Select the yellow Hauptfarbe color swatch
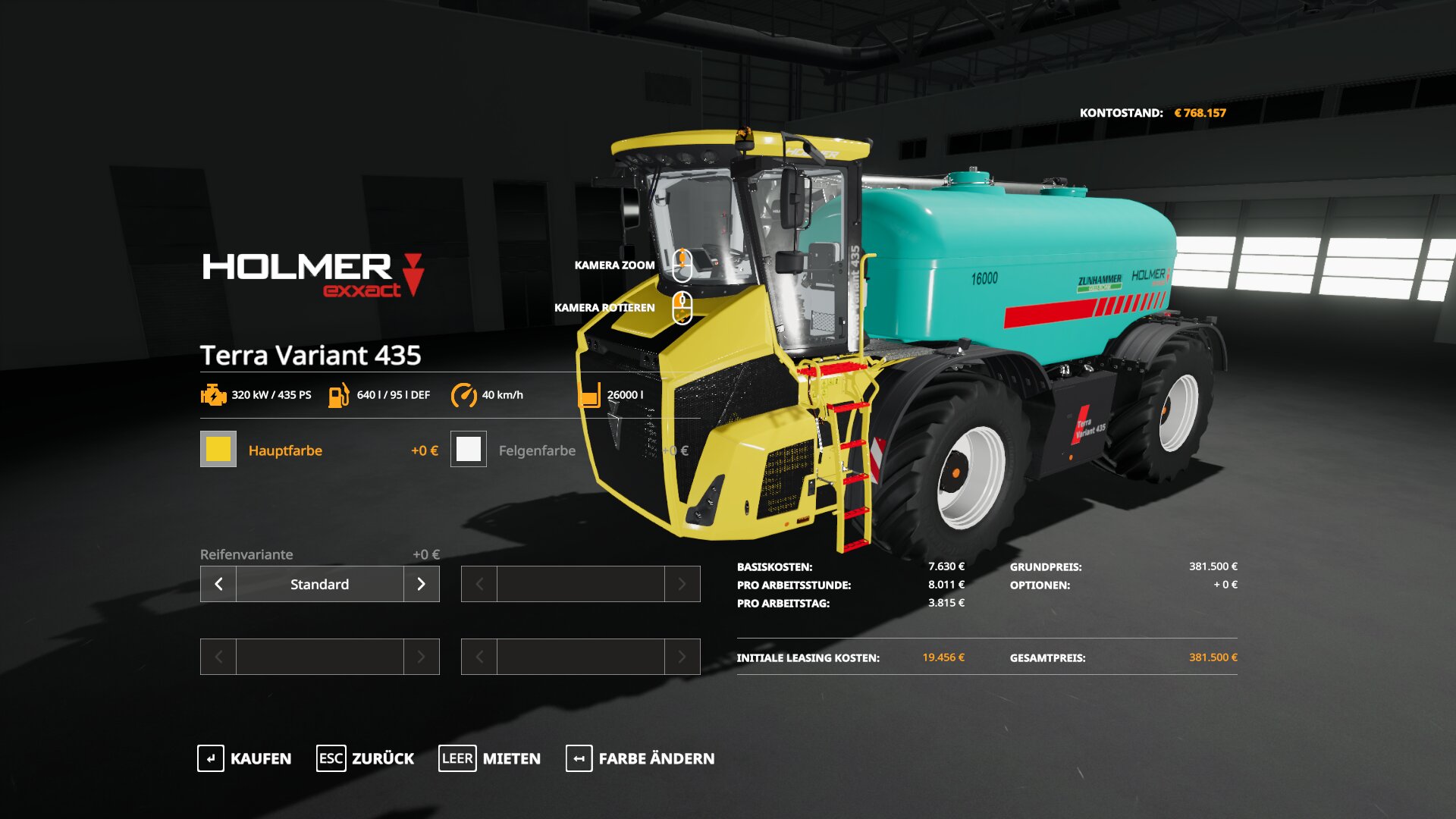Viewport: 1456px width, 819px height. 218,449
